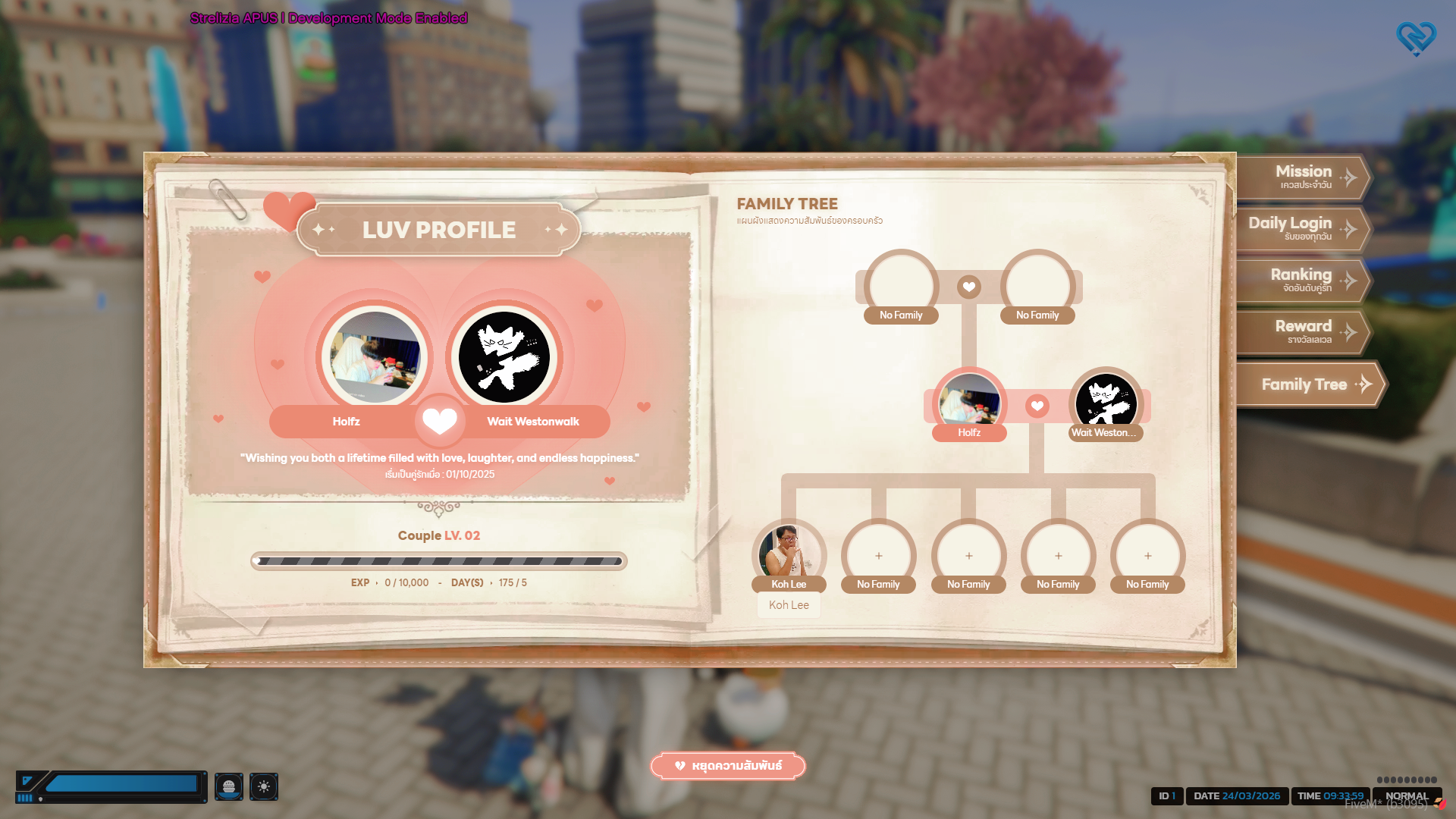1456x819 pixels.
Task: Show the Ranking tab
Action: click(1301, 280)
